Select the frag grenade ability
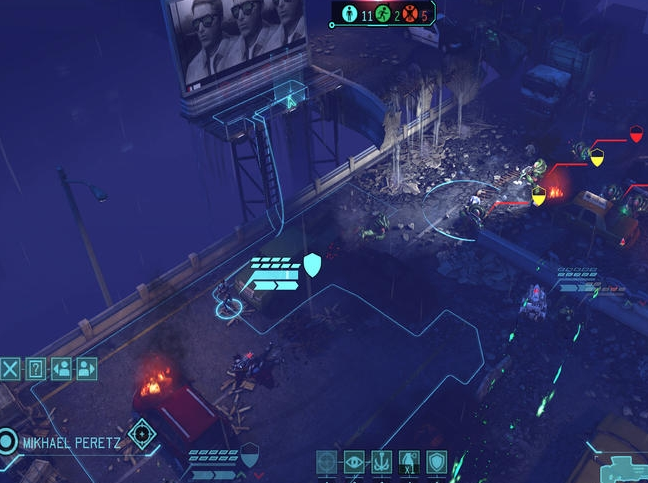 [x=408, y=462]
